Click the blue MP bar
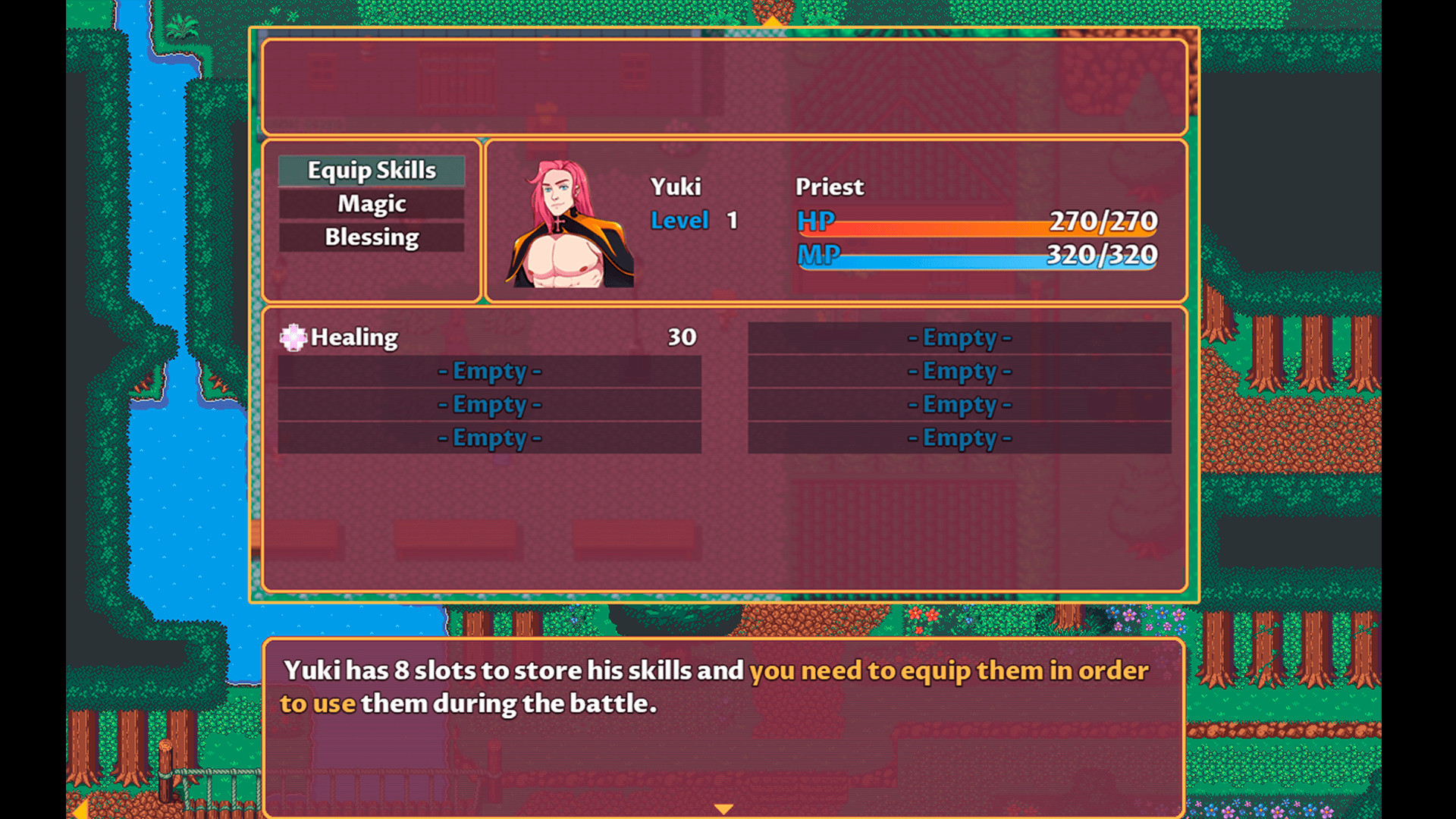The image size is (1456, 819). point(986,262)
